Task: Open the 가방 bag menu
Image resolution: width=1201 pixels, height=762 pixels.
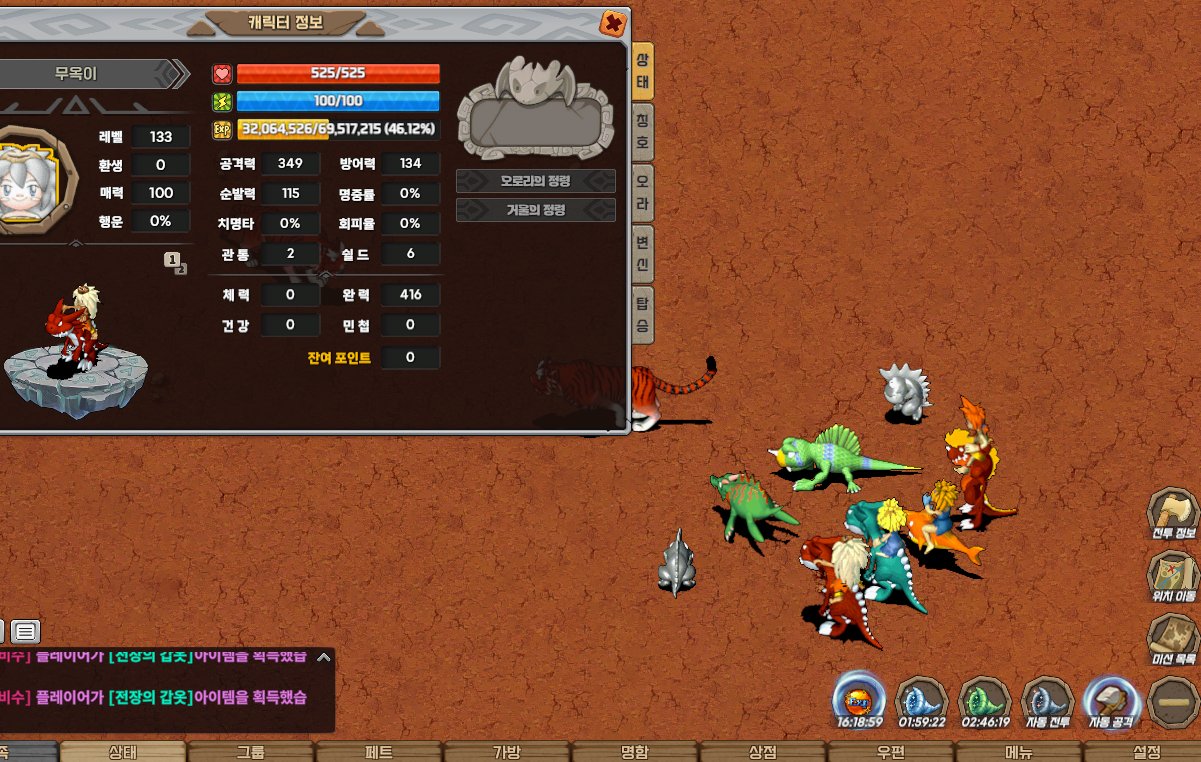Action: [507, 752]
